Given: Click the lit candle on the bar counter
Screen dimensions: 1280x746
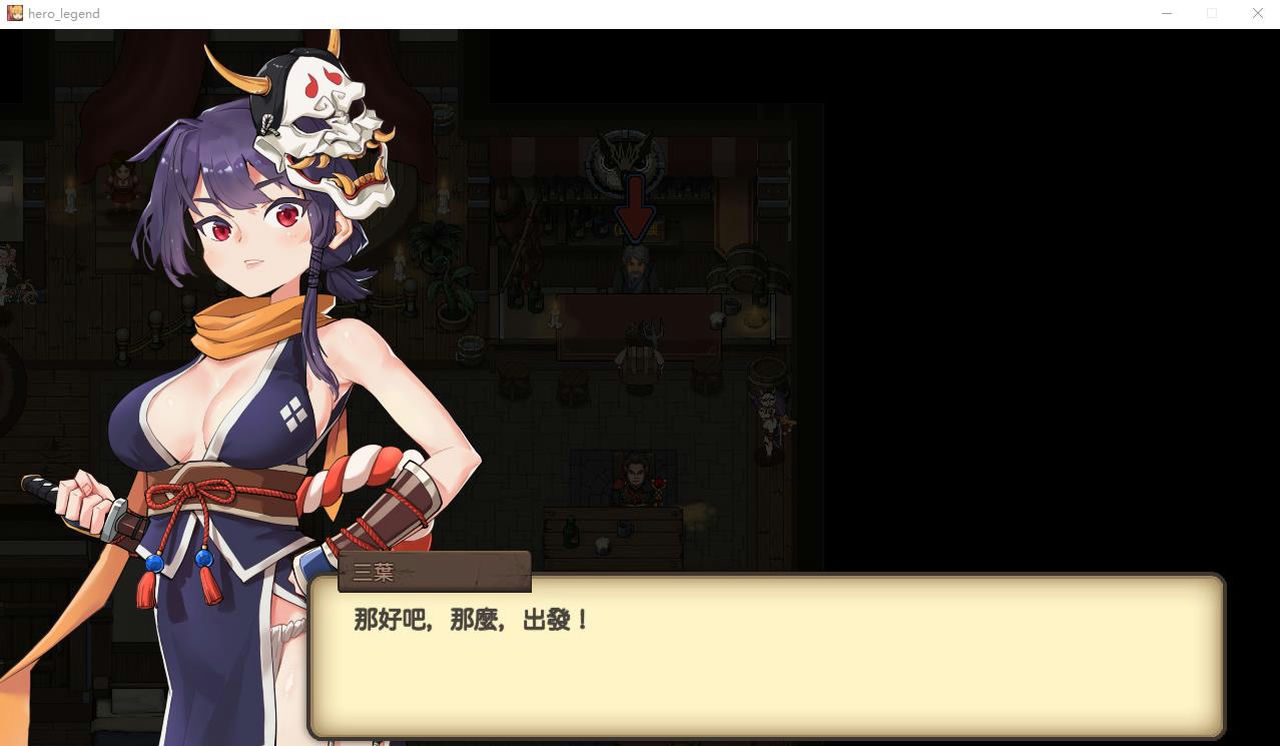Looking at the screenshot, I should pyautogui.click(x=556, y=320).
